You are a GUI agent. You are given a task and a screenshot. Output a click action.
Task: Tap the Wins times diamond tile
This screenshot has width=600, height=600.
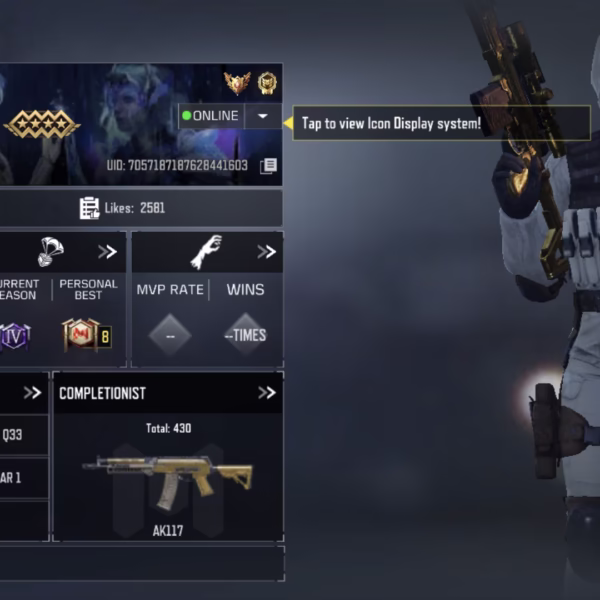(x=245, y=335)
